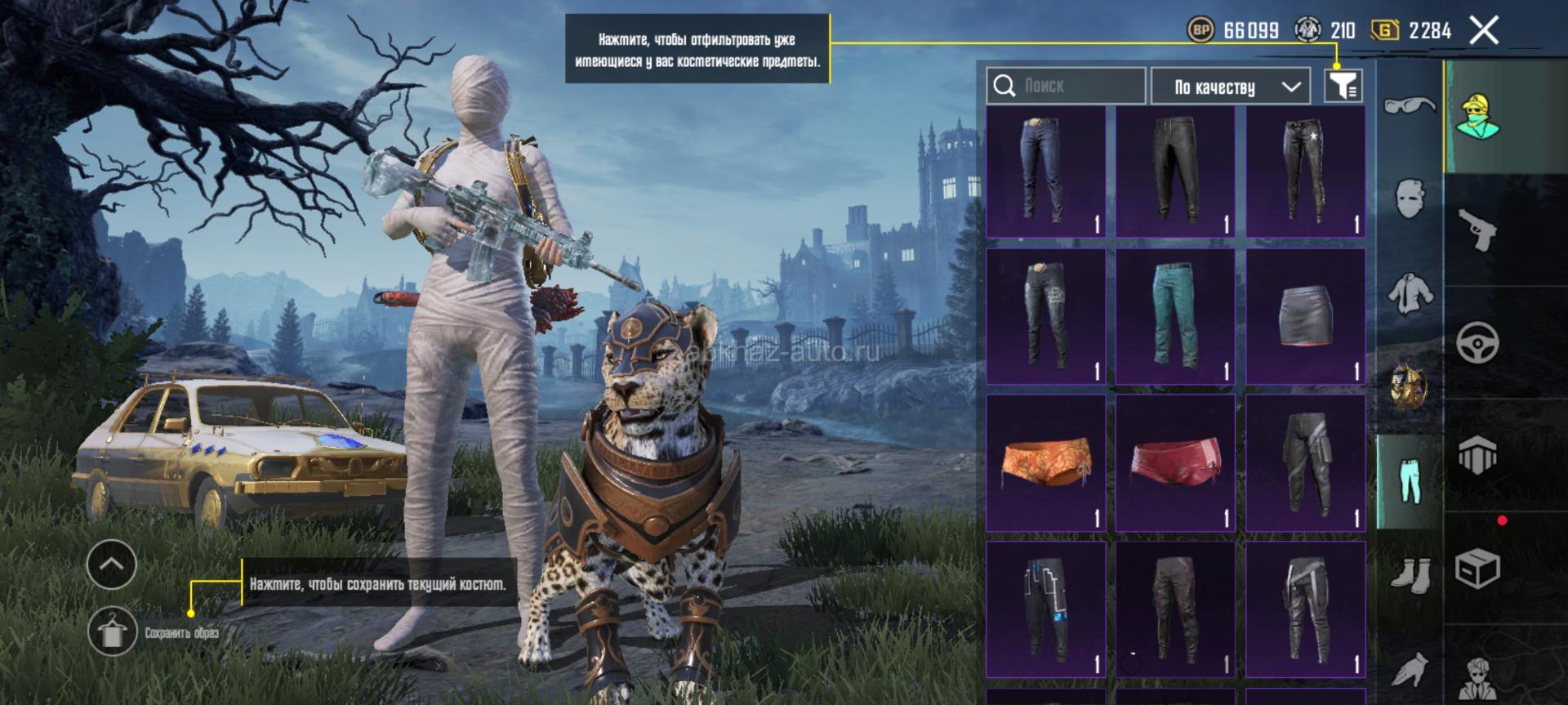Open the golden set outfit category tab
This screenshot has height=705, width=1568.
(1410, 386)
